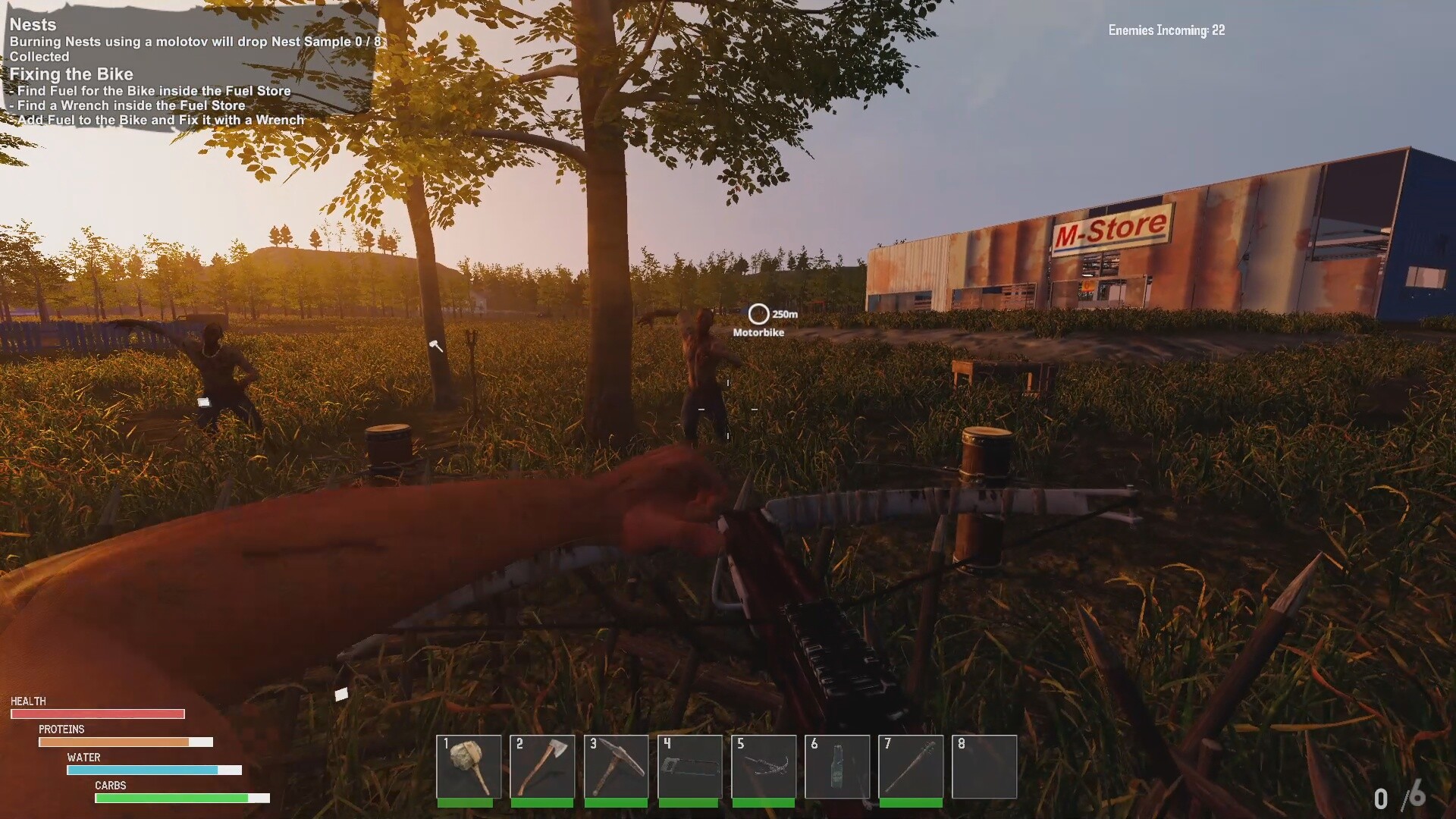Click the Motorbike waypoint marker
Screen dimensions: 1456x819
(x=758, y=314)
